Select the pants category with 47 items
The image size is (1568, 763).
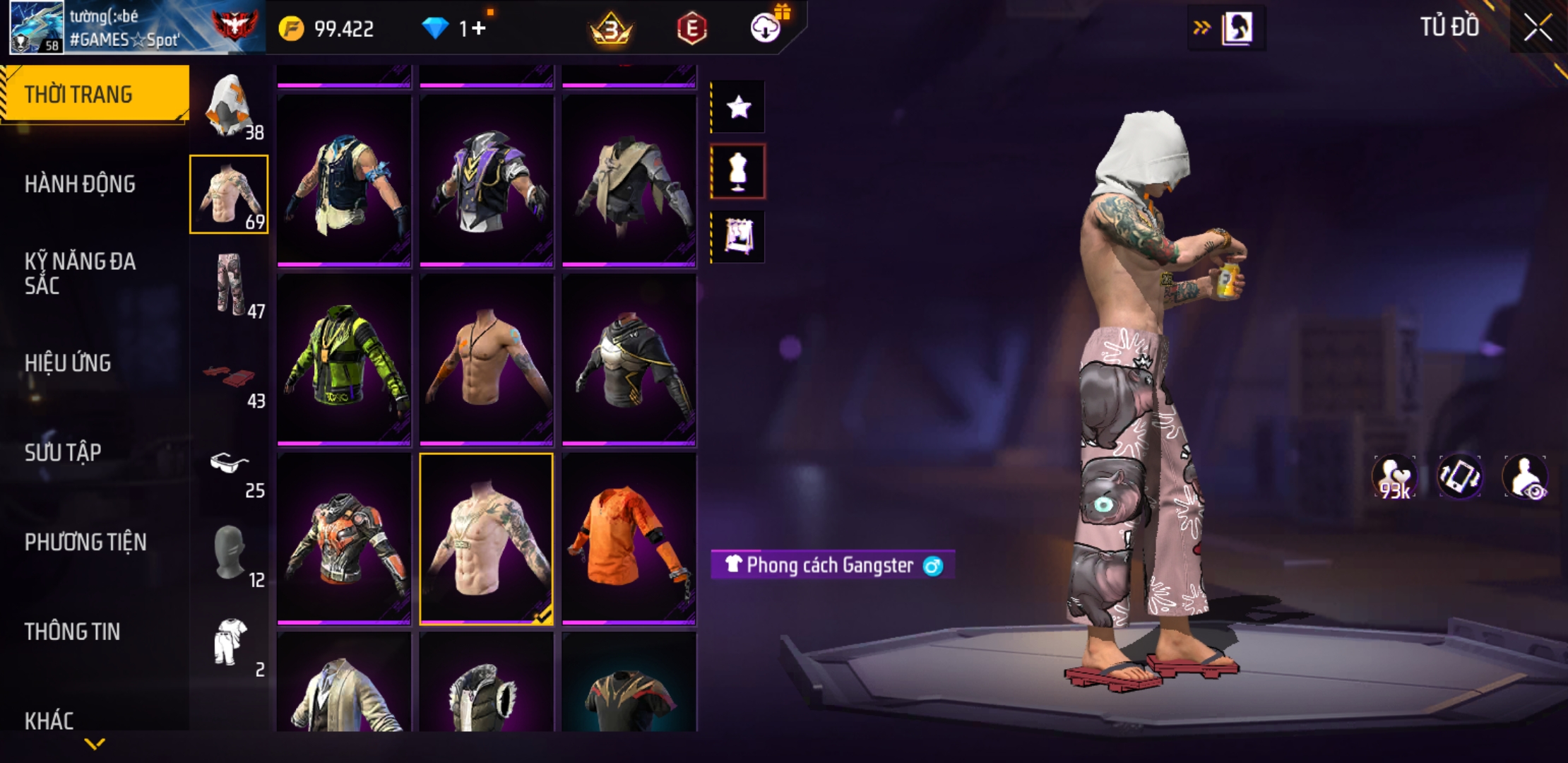click(230, 284)
